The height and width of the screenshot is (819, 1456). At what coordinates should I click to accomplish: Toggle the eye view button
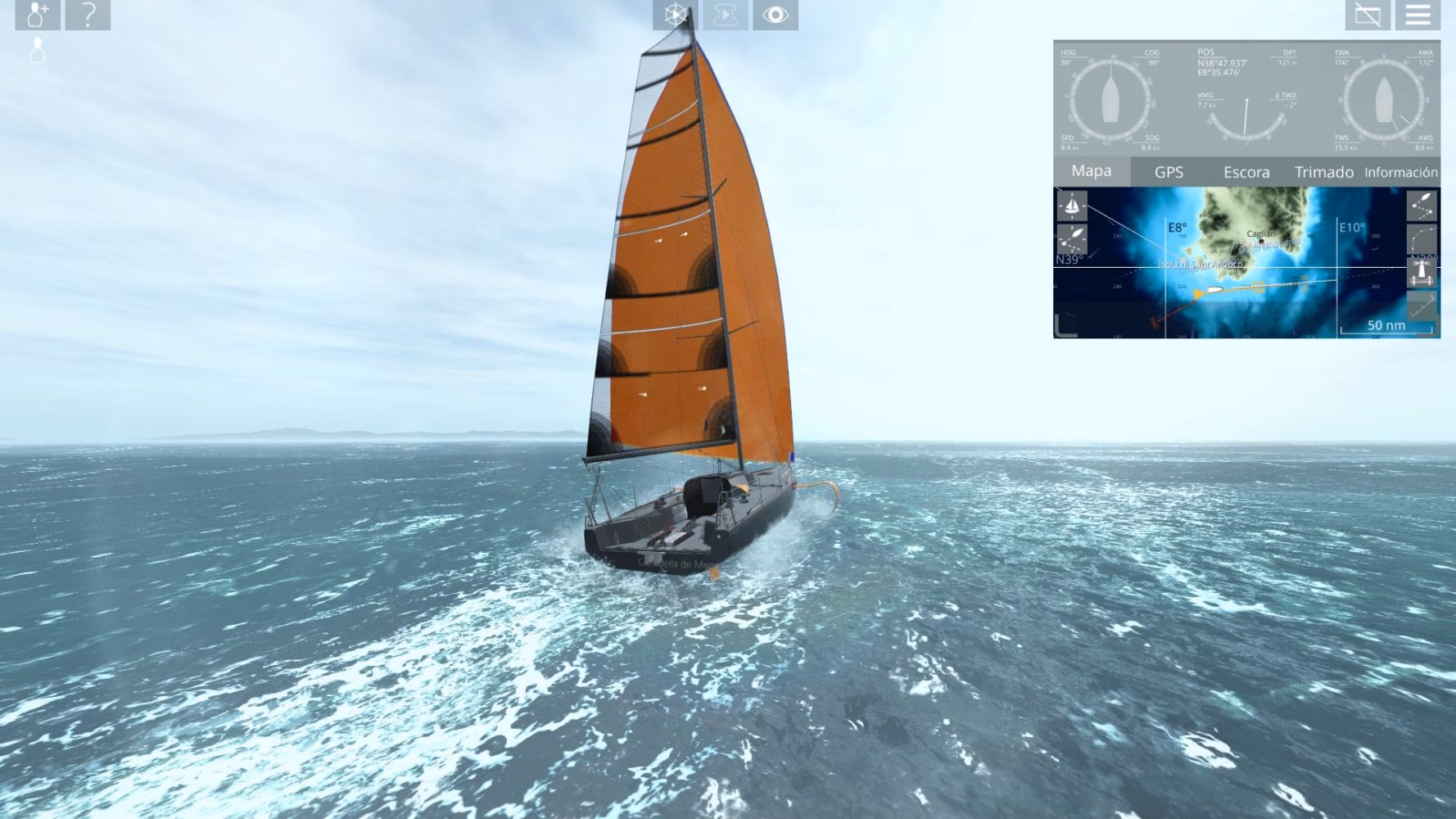coord(775,15)
